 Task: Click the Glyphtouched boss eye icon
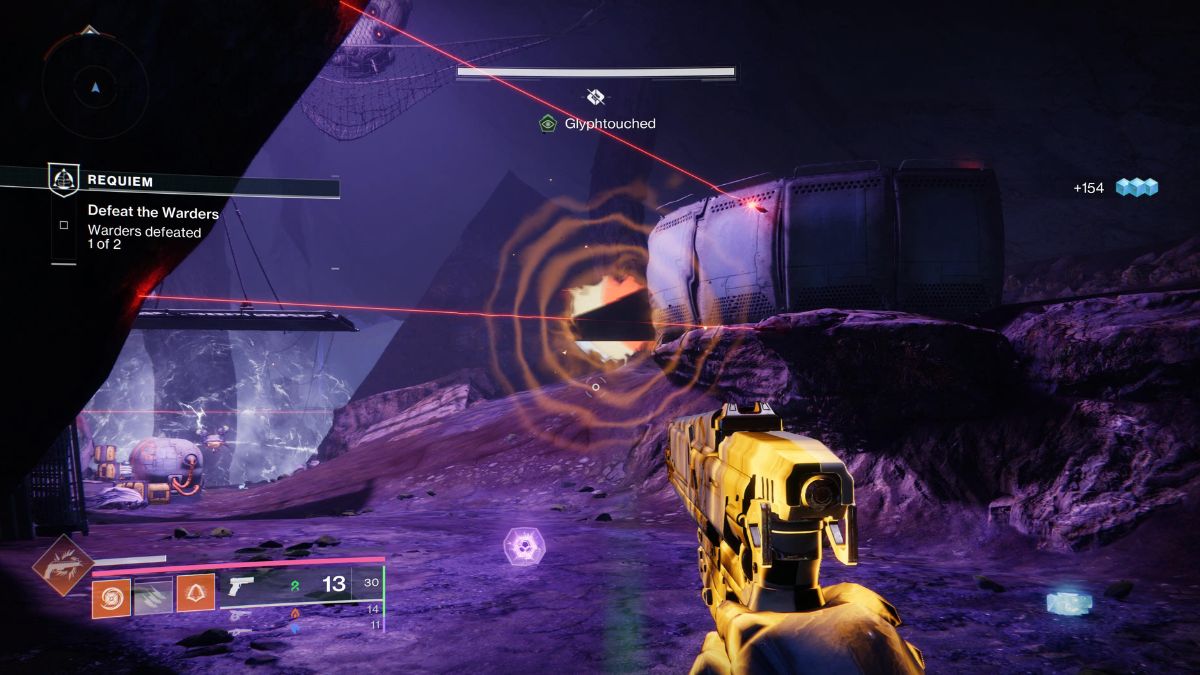547,124
